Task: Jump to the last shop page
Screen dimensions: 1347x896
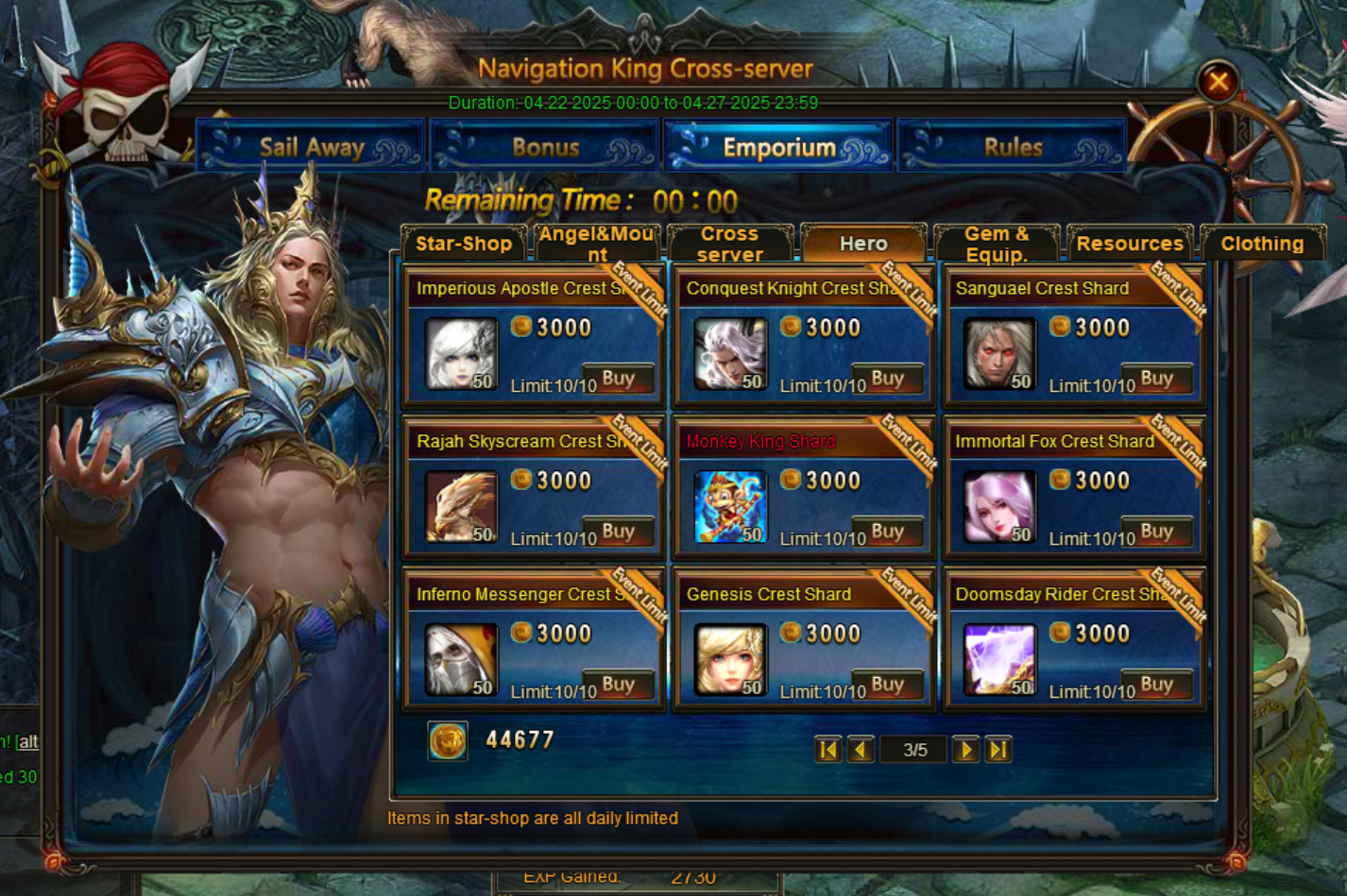Action: 997,750
